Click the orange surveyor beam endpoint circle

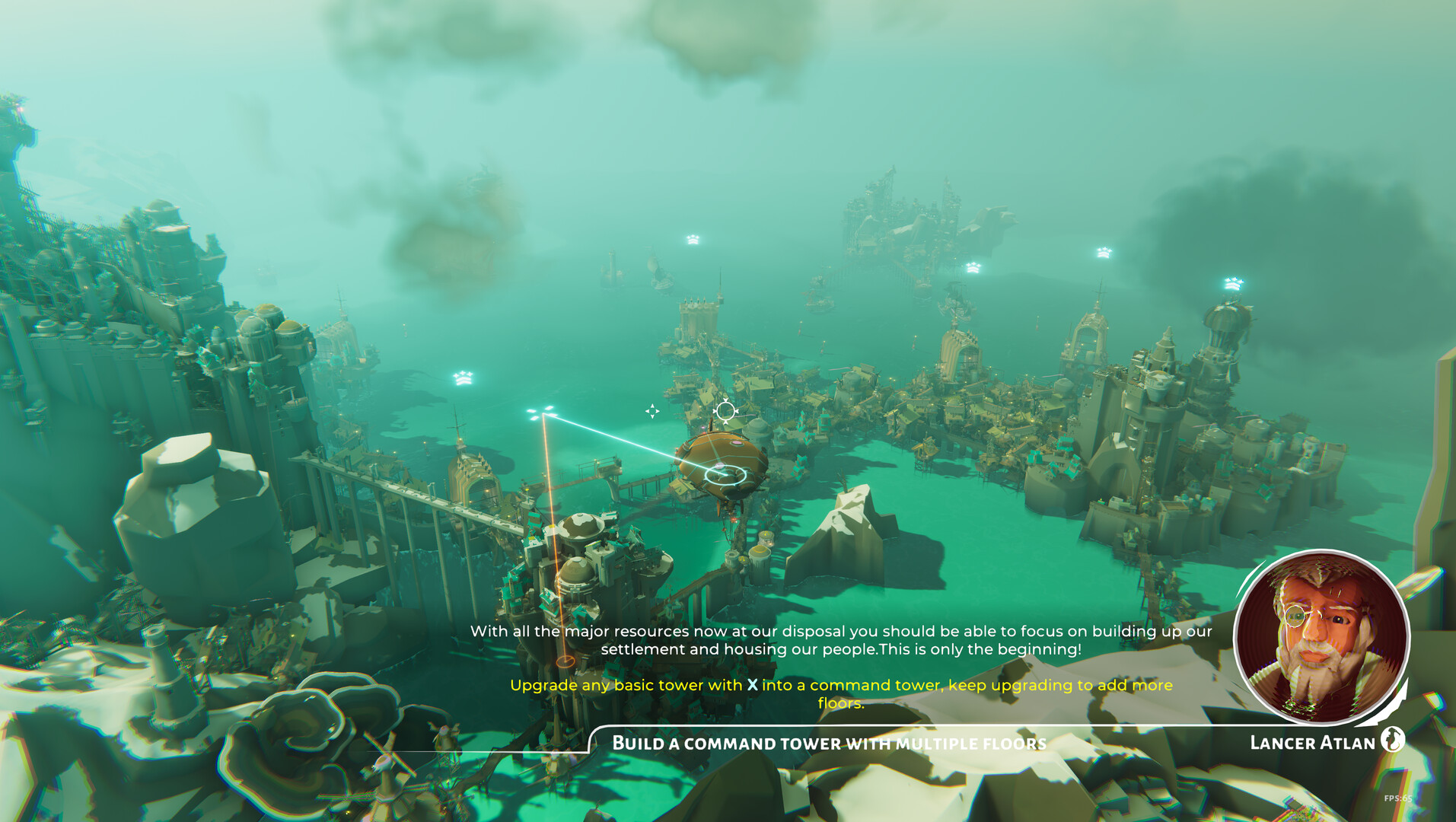pyautogui.click(x=565, y=661)
